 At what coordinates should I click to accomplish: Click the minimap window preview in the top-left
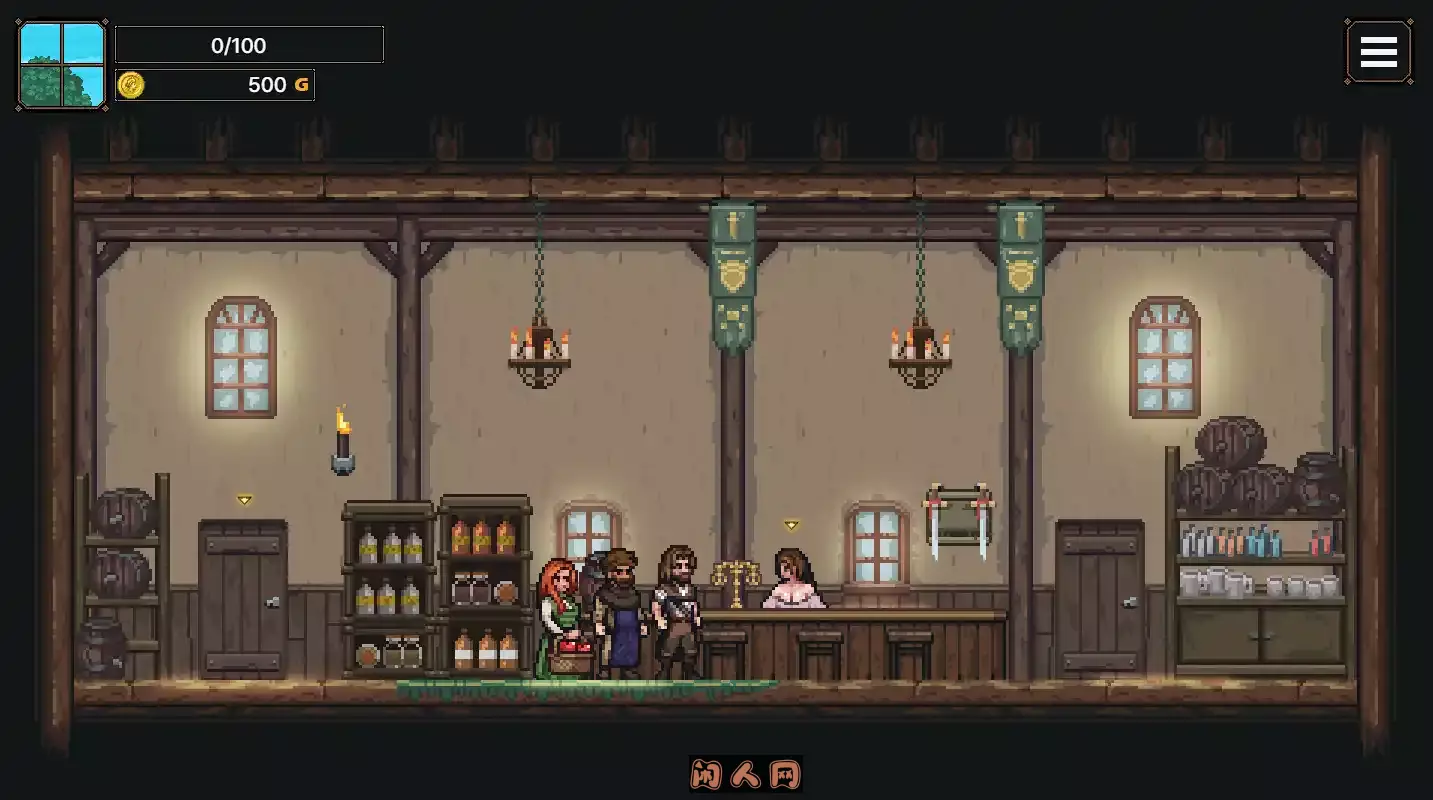pyautogui.click(x=61, y=63)
